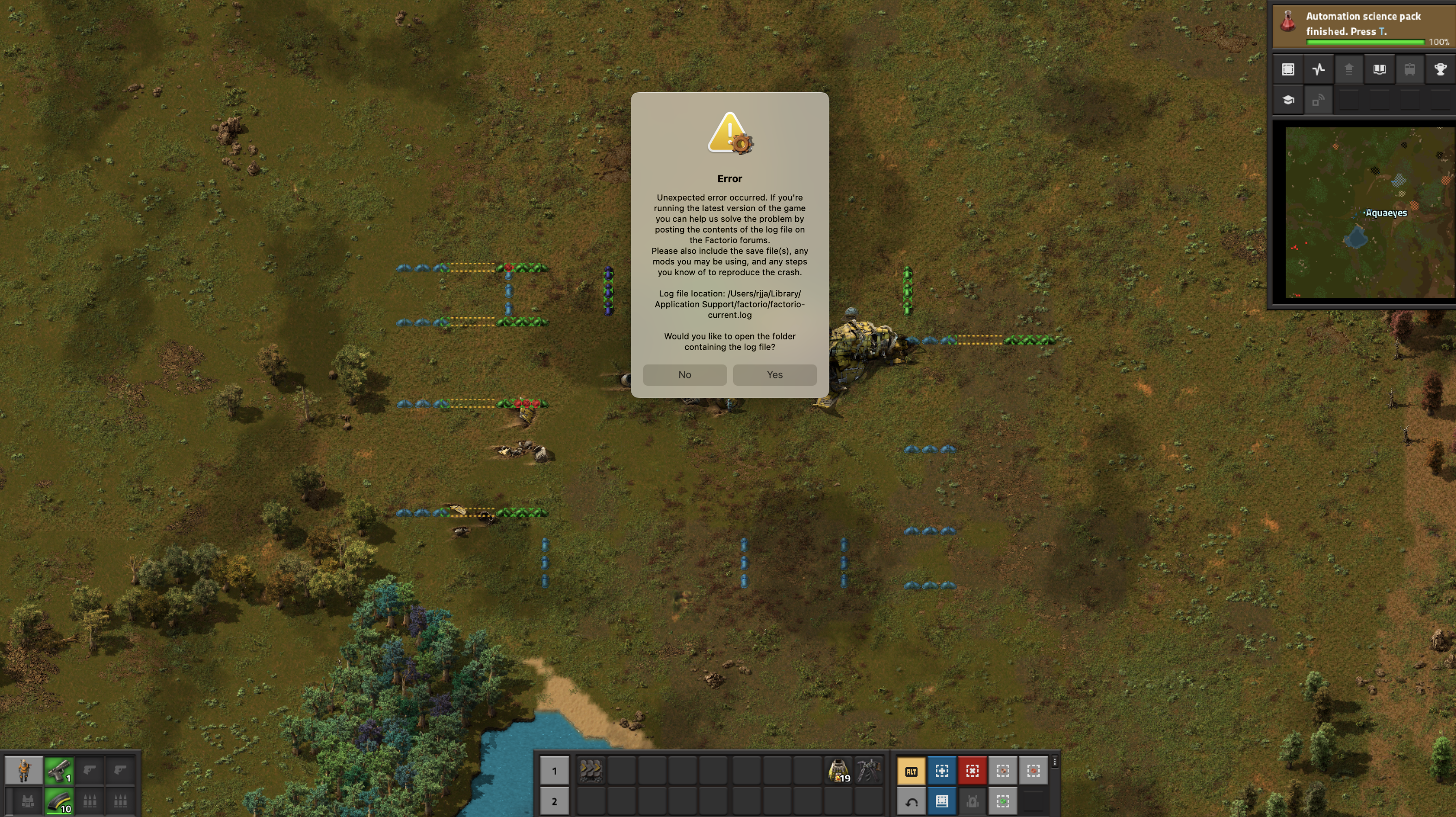Select the transport belt hotbar slot
This screenshot has height=817, width=1456.
tap(590, 771)
